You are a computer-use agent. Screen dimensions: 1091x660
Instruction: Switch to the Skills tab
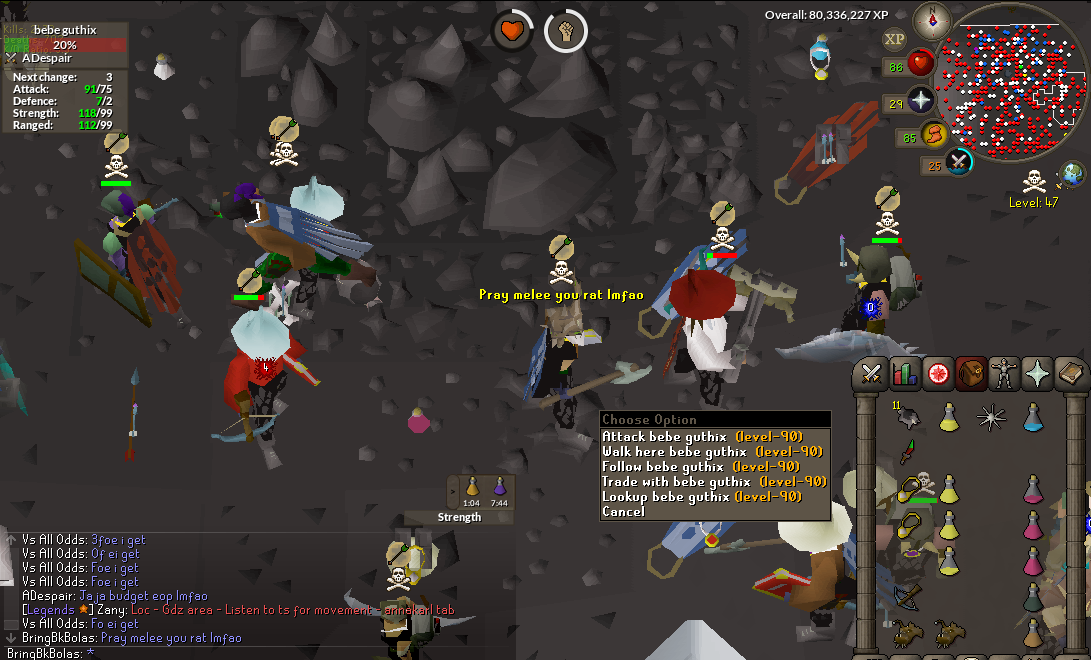(904, 374)
